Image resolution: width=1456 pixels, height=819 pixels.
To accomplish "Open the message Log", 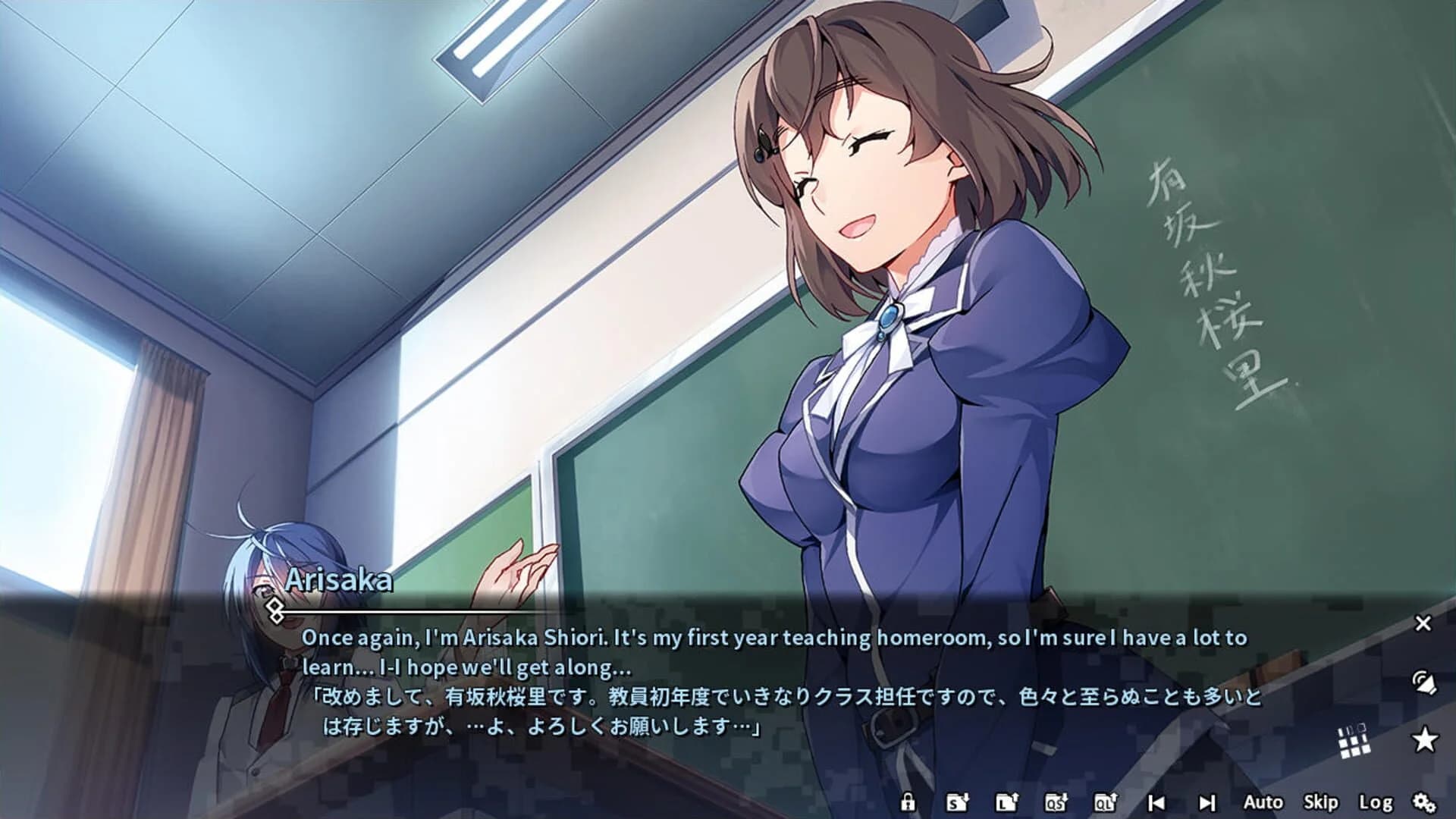I will pos(1376,802).
